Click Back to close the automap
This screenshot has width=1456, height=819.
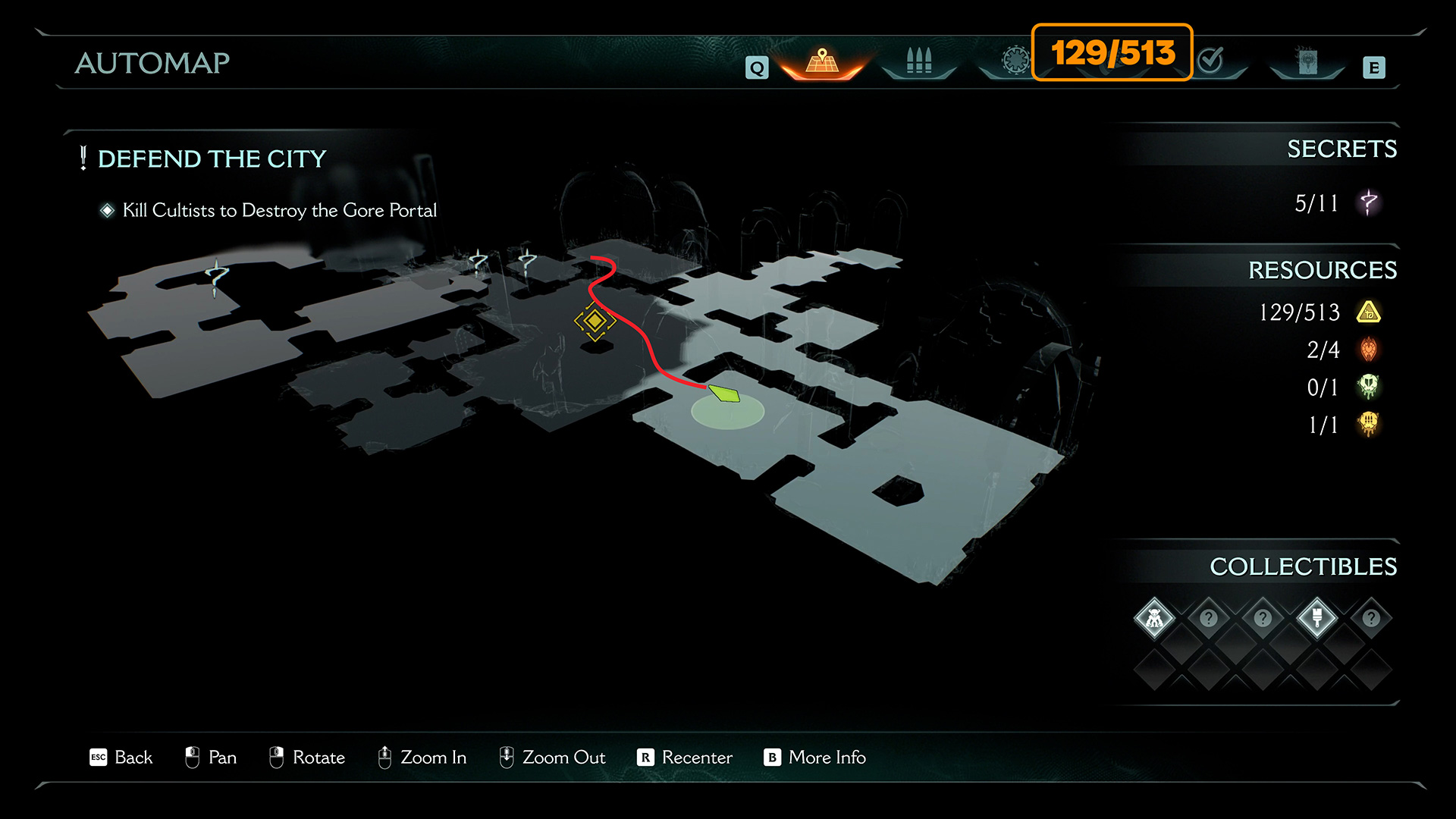click(x=121, y=758)
